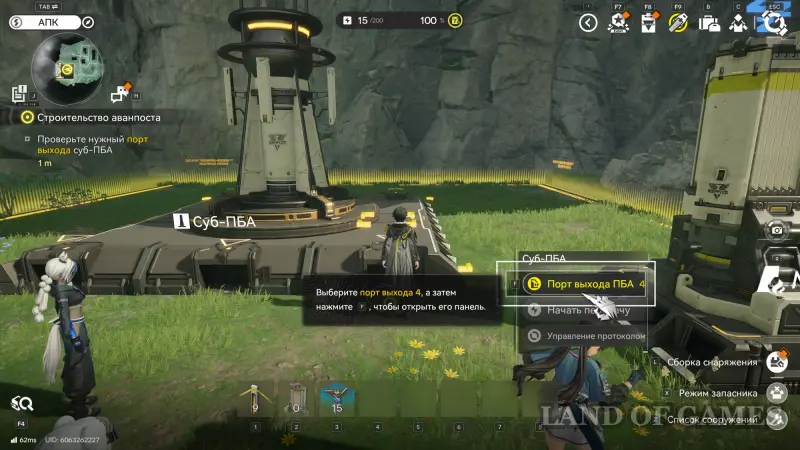Open the character operators icon
This screenshot has height=450, width=800.
[x=738, y=23]
